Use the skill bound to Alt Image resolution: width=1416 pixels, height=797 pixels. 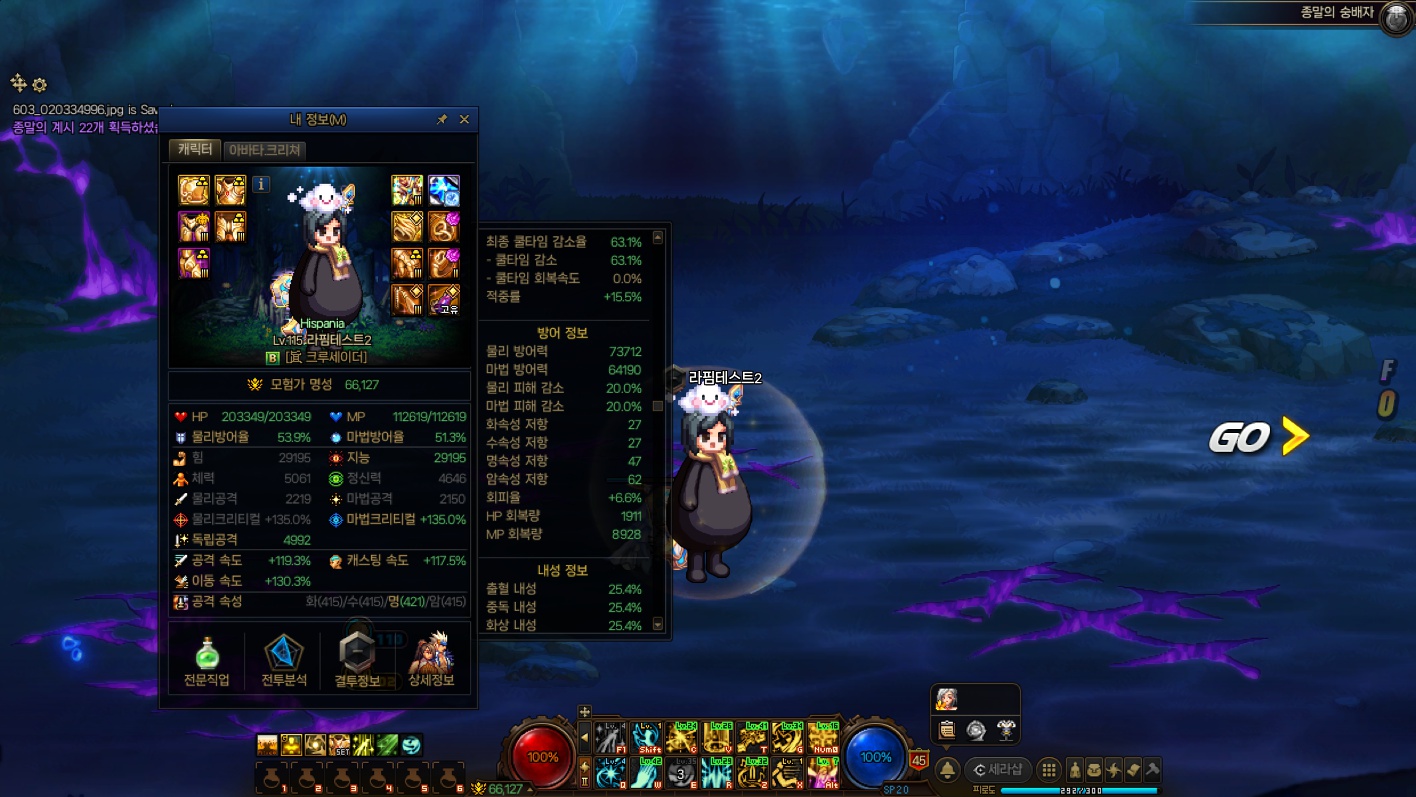[x=822, y=773]
